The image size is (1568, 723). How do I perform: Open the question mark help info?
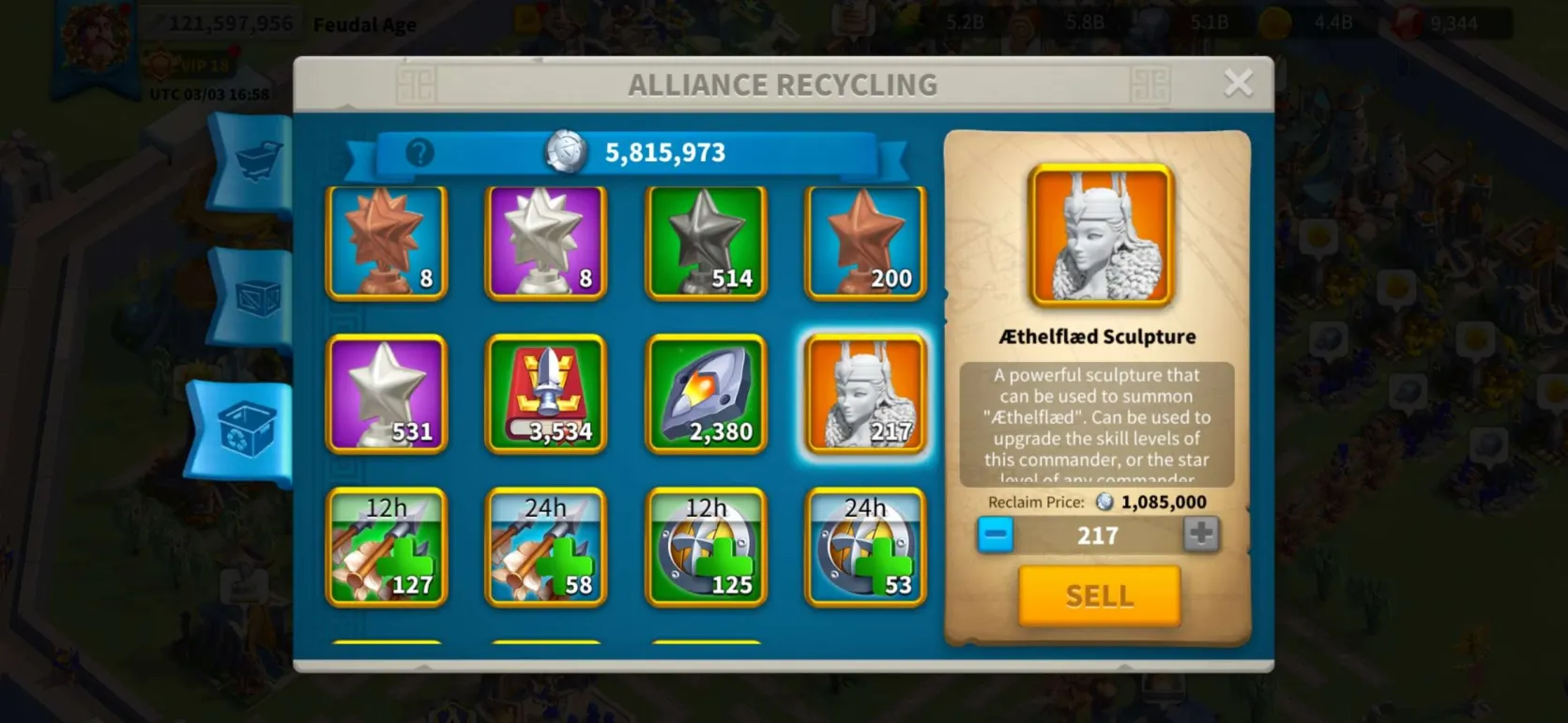coord(419,152)
